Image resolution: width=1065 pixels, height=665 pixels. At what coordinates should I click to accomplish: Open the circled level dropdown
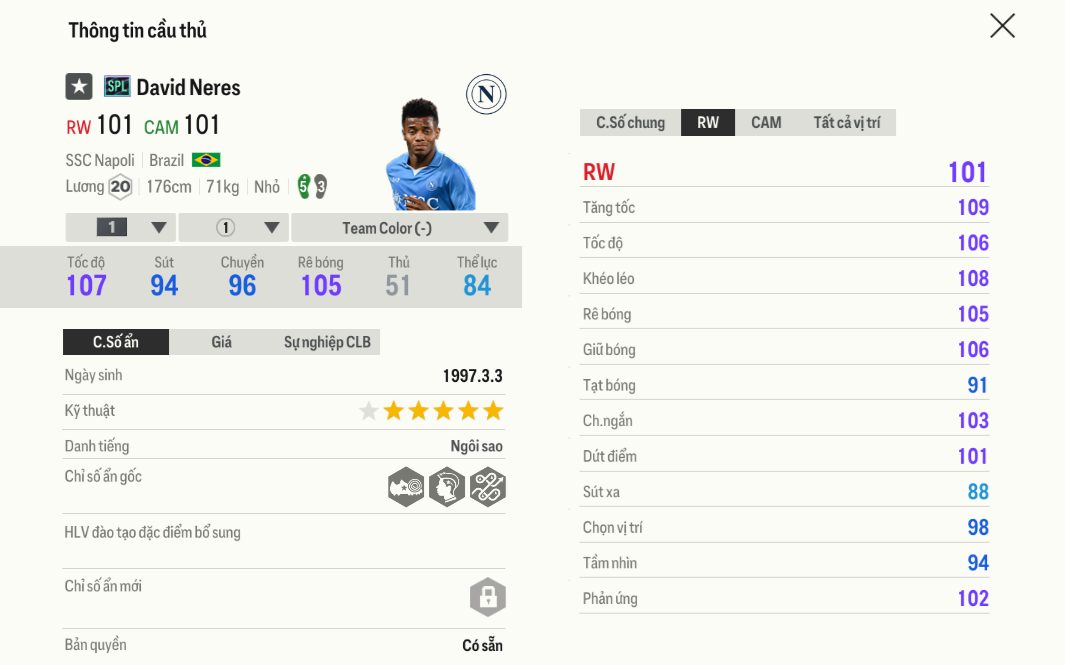[x=234, y=228]
